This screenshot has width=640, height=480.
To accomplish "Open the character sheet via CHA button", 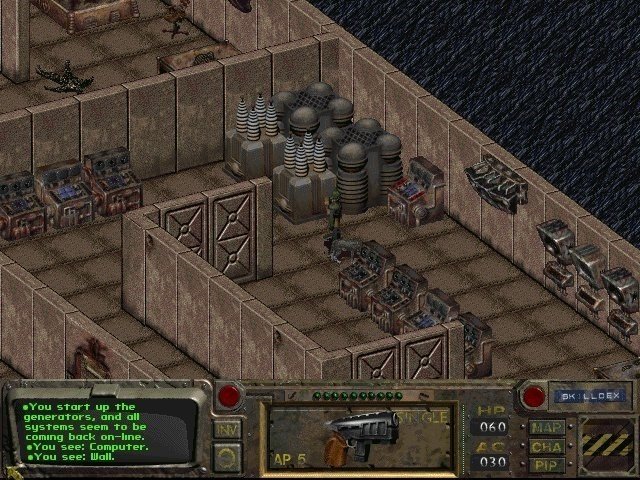I will point(547,445).
